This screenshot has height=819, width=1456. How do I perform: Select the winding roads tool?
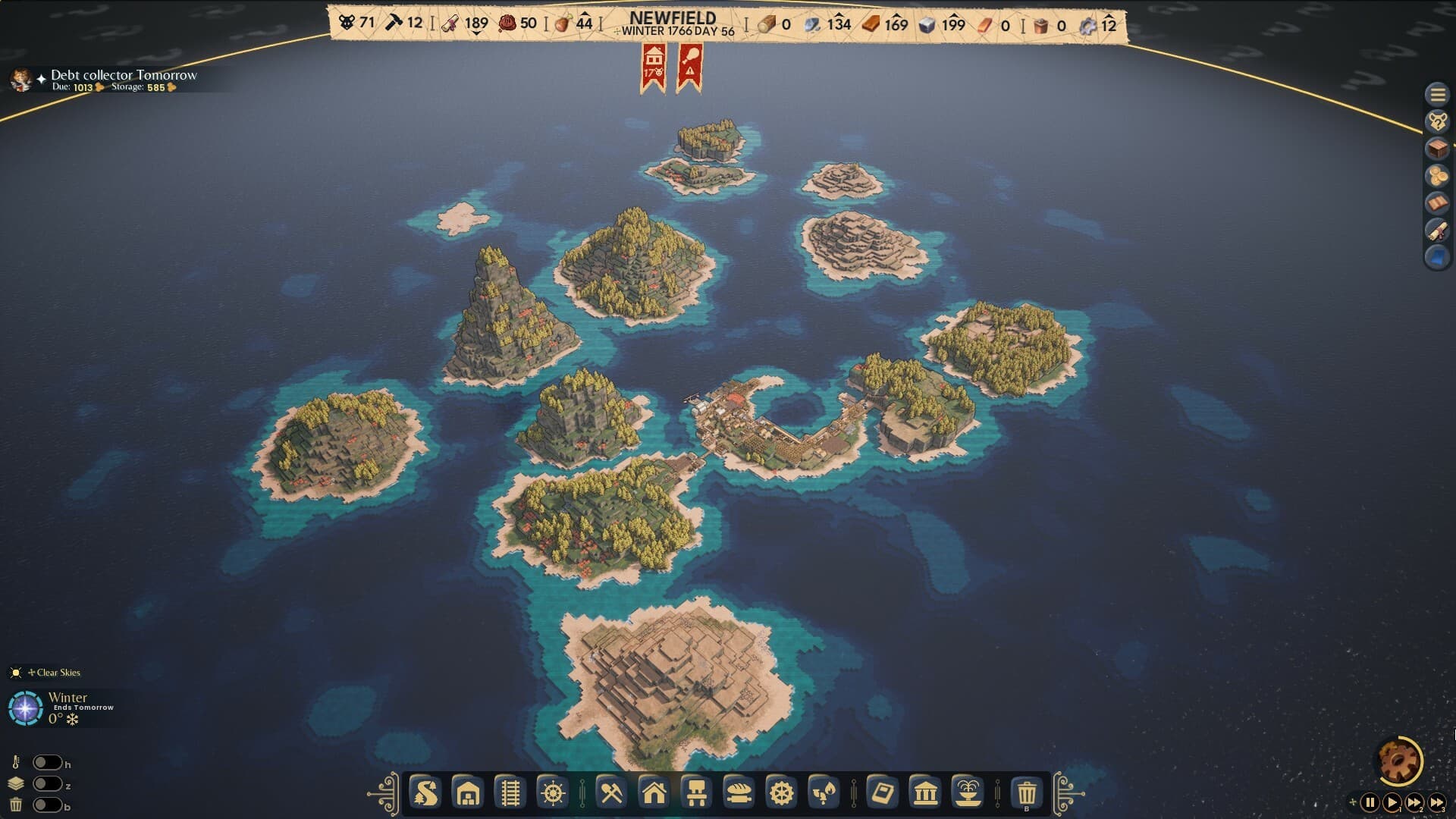426,795
